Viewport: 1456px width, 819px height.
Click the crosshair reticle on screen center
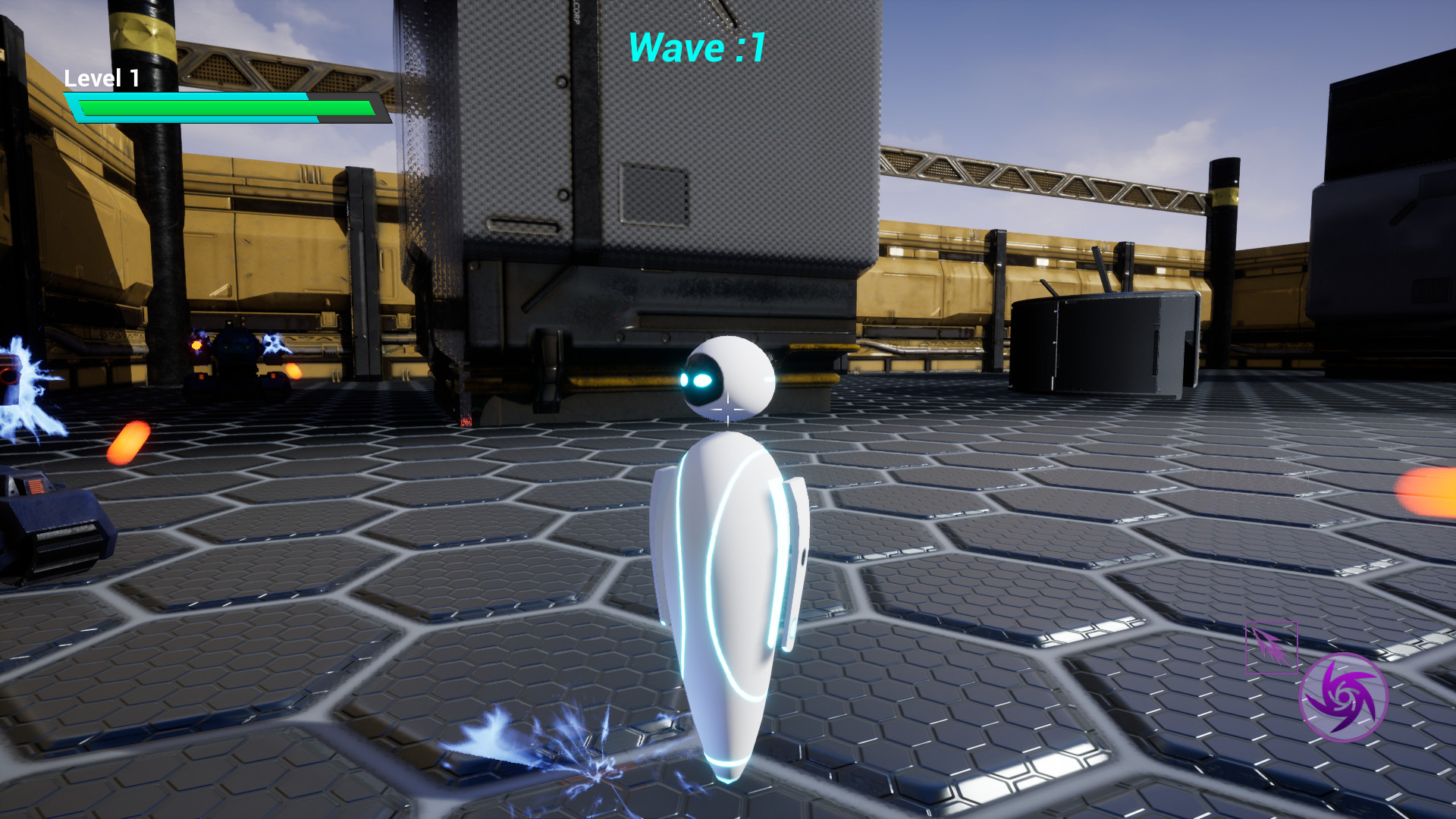tap(728, 409)
